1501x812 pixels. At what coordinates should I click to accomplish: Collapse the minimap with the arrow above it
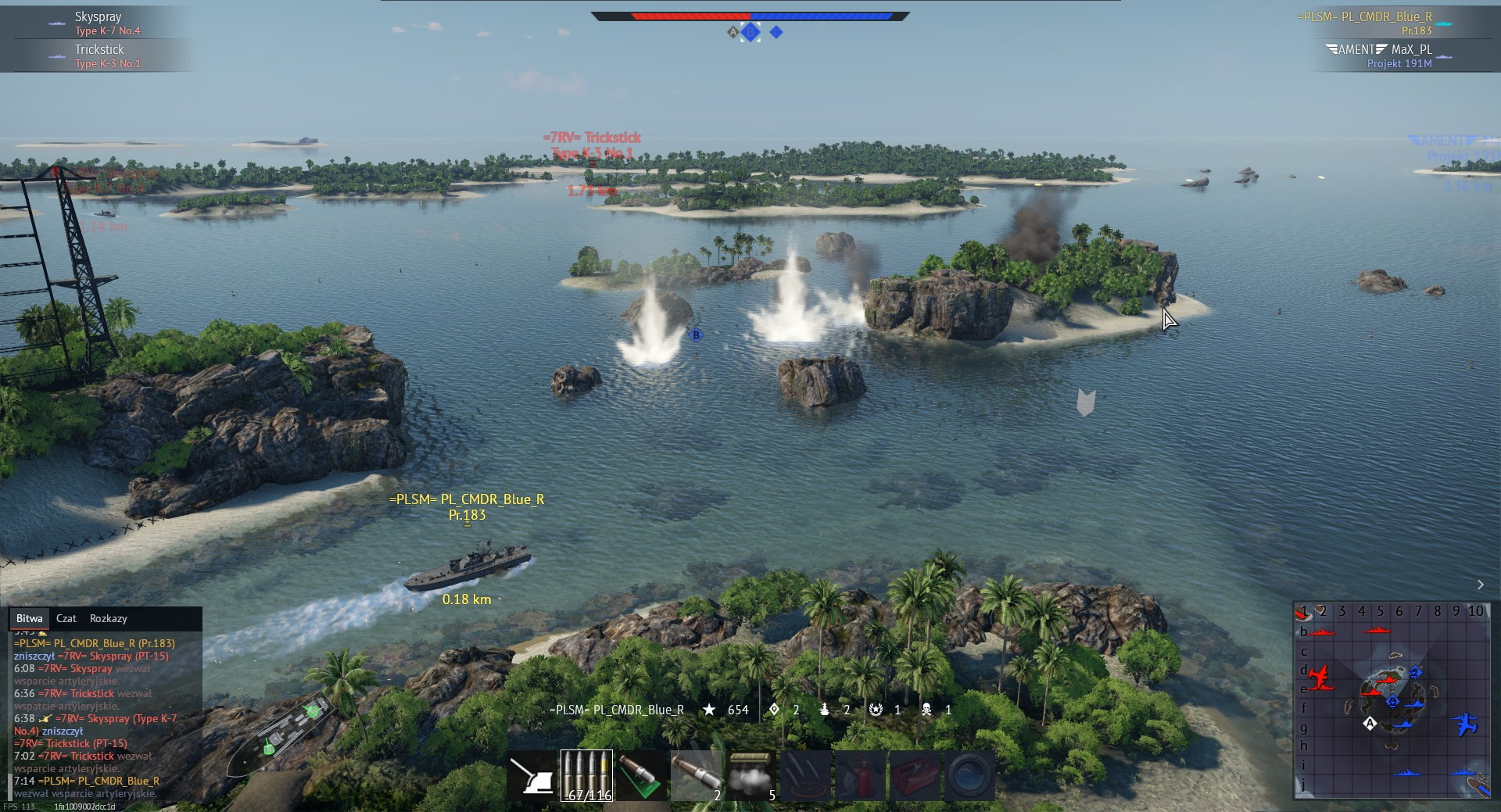coord(1480,585)
